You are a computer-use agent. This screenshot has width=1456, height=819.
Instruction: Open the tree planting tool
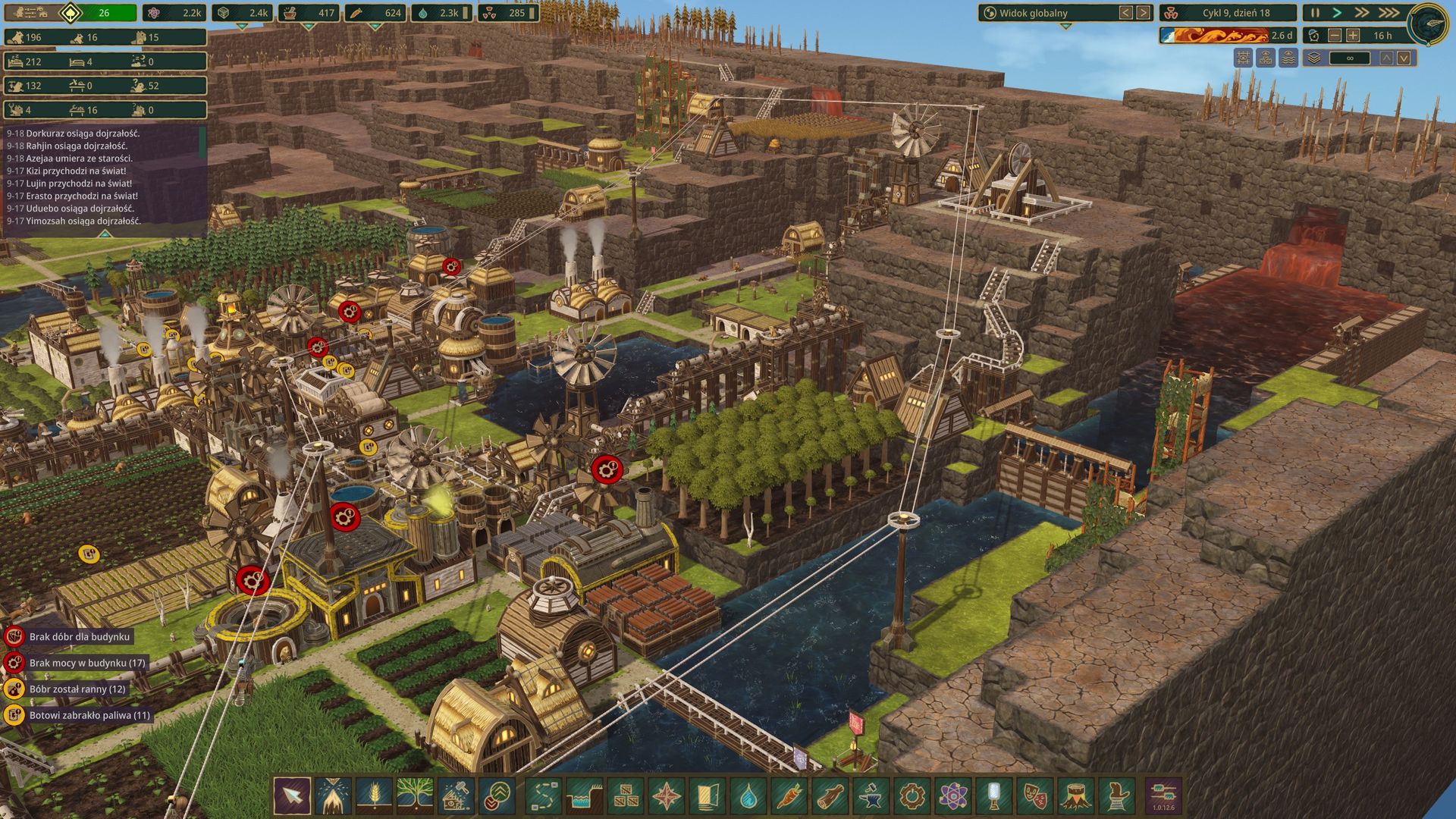coord(415,796)
